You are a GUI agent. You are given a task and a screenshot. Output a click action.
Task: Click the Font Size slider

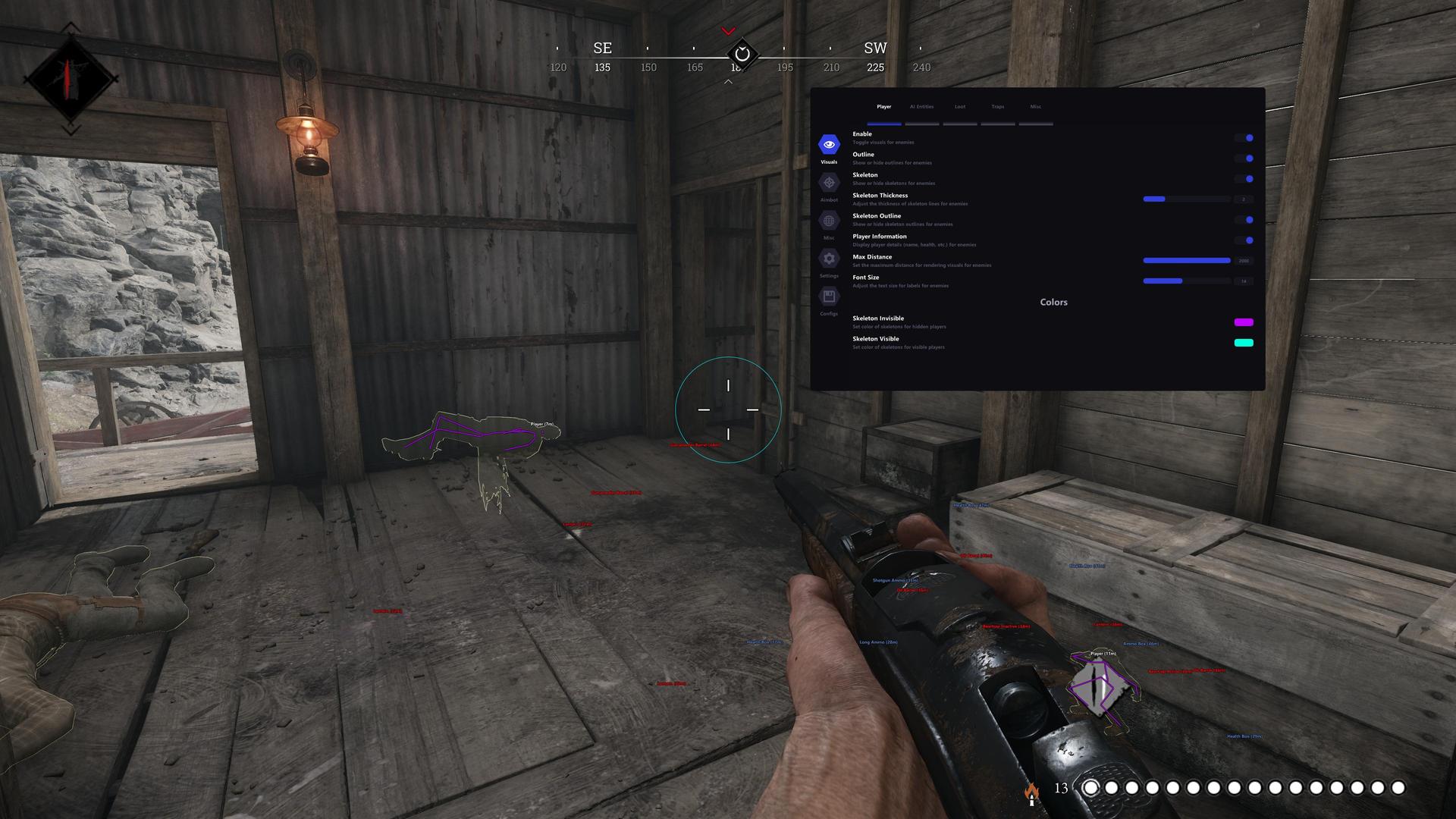(1186, 281)
